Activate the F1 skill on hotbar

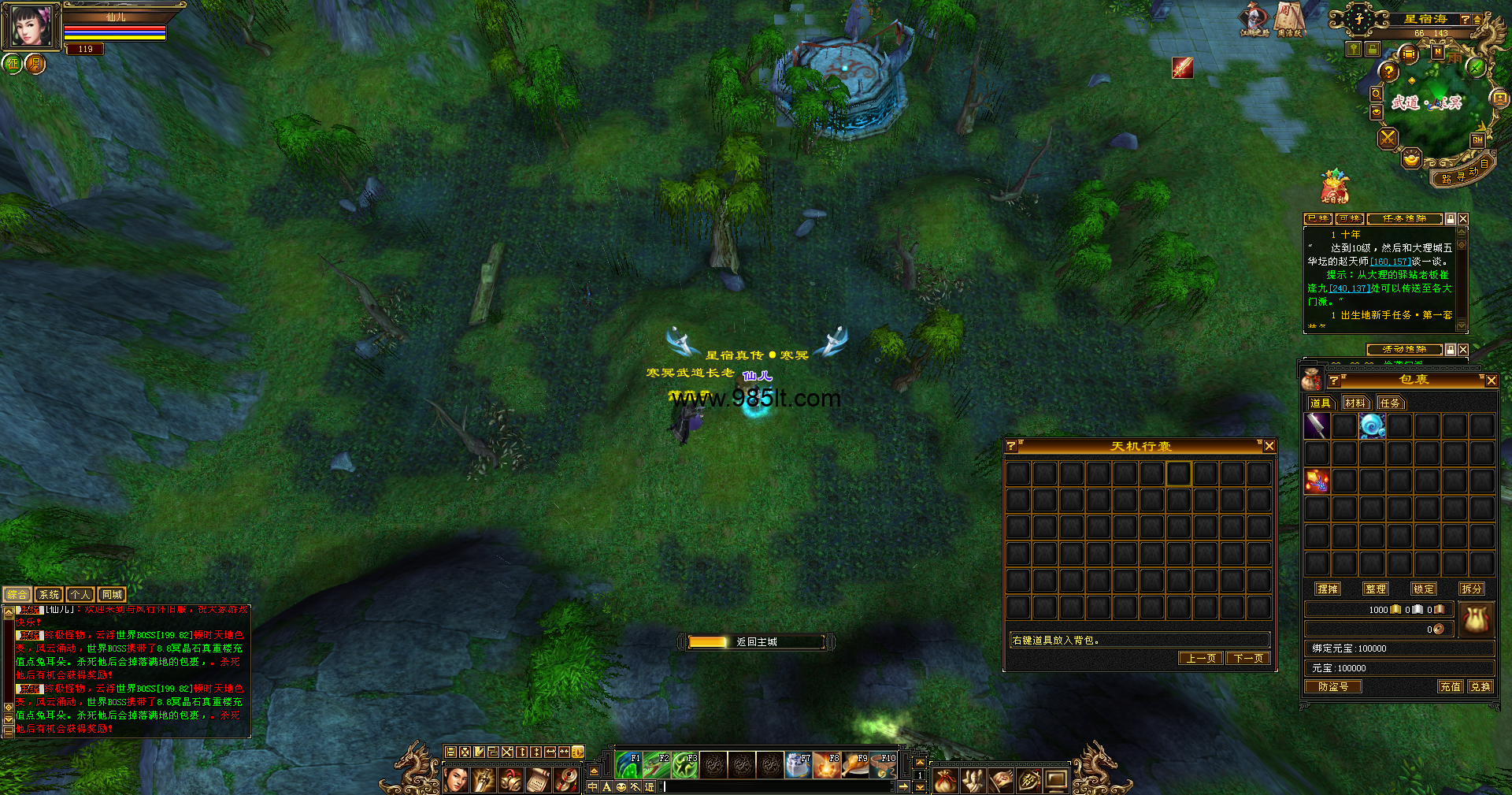(x=628, y=765)
